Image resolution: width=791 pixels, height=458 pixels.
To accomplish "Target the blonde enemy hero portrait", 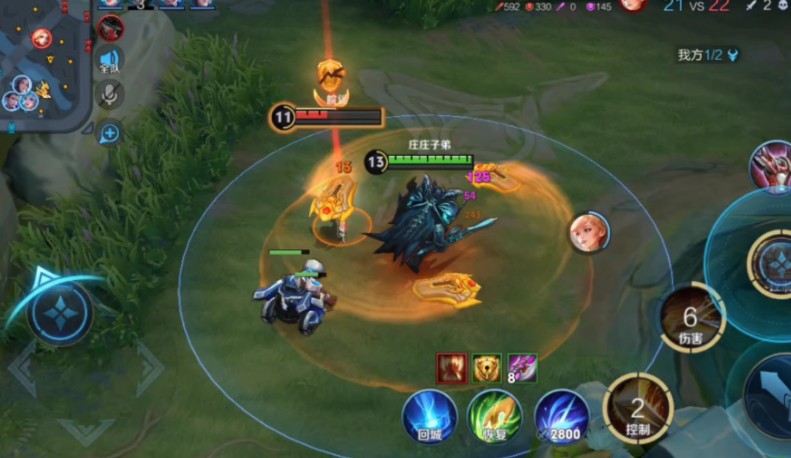I will coord(590,232).
